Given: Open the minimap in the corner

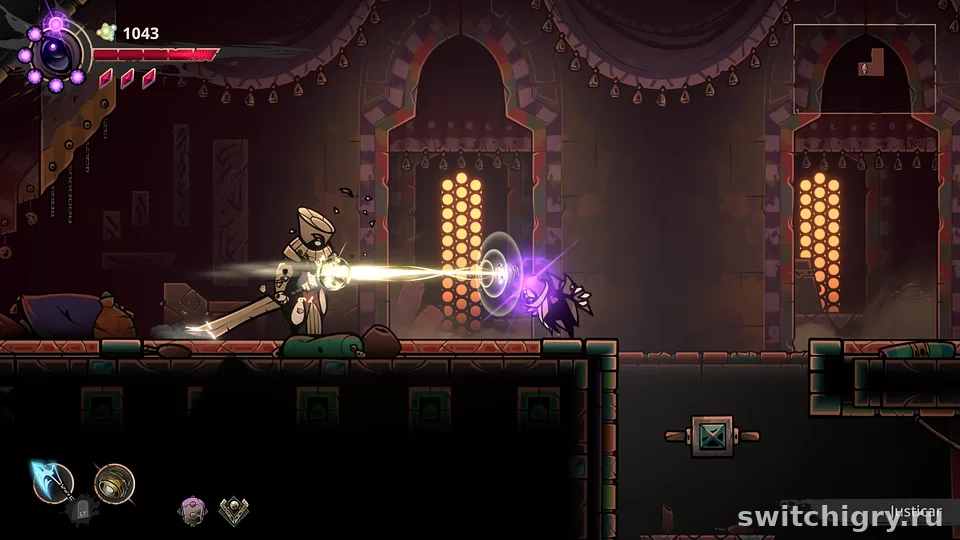Looking at the screenshot, I should tap(864, 68).
